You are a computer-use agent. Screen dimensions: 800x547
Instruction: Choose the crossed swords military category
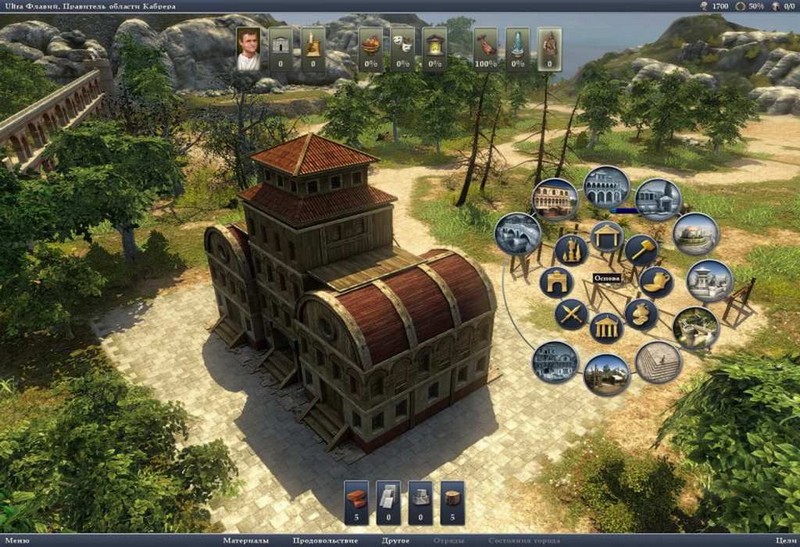pos(572,314)
